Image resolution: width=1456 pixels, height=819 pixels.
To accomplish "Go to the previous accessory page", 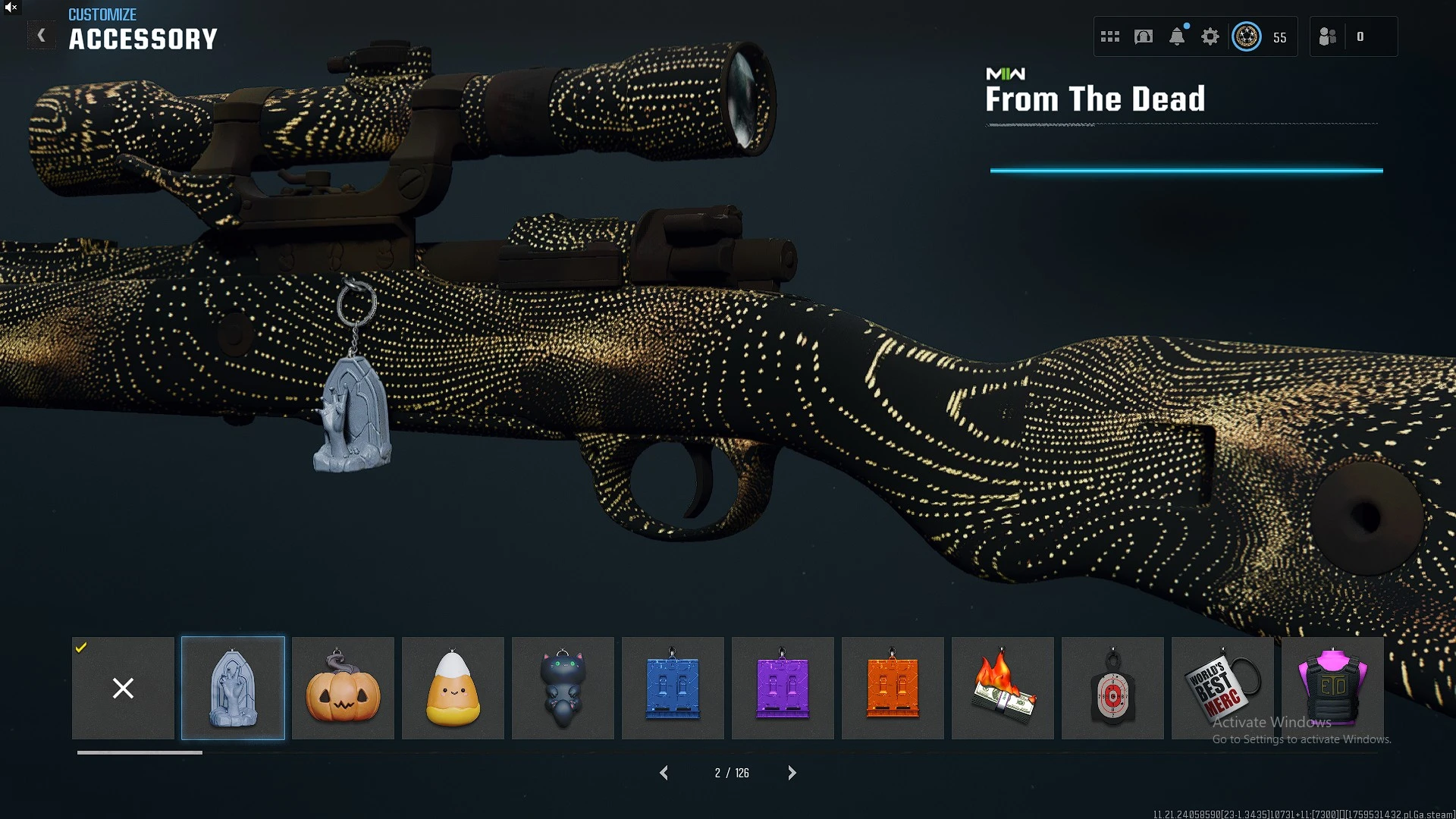I will pos(664,773).
